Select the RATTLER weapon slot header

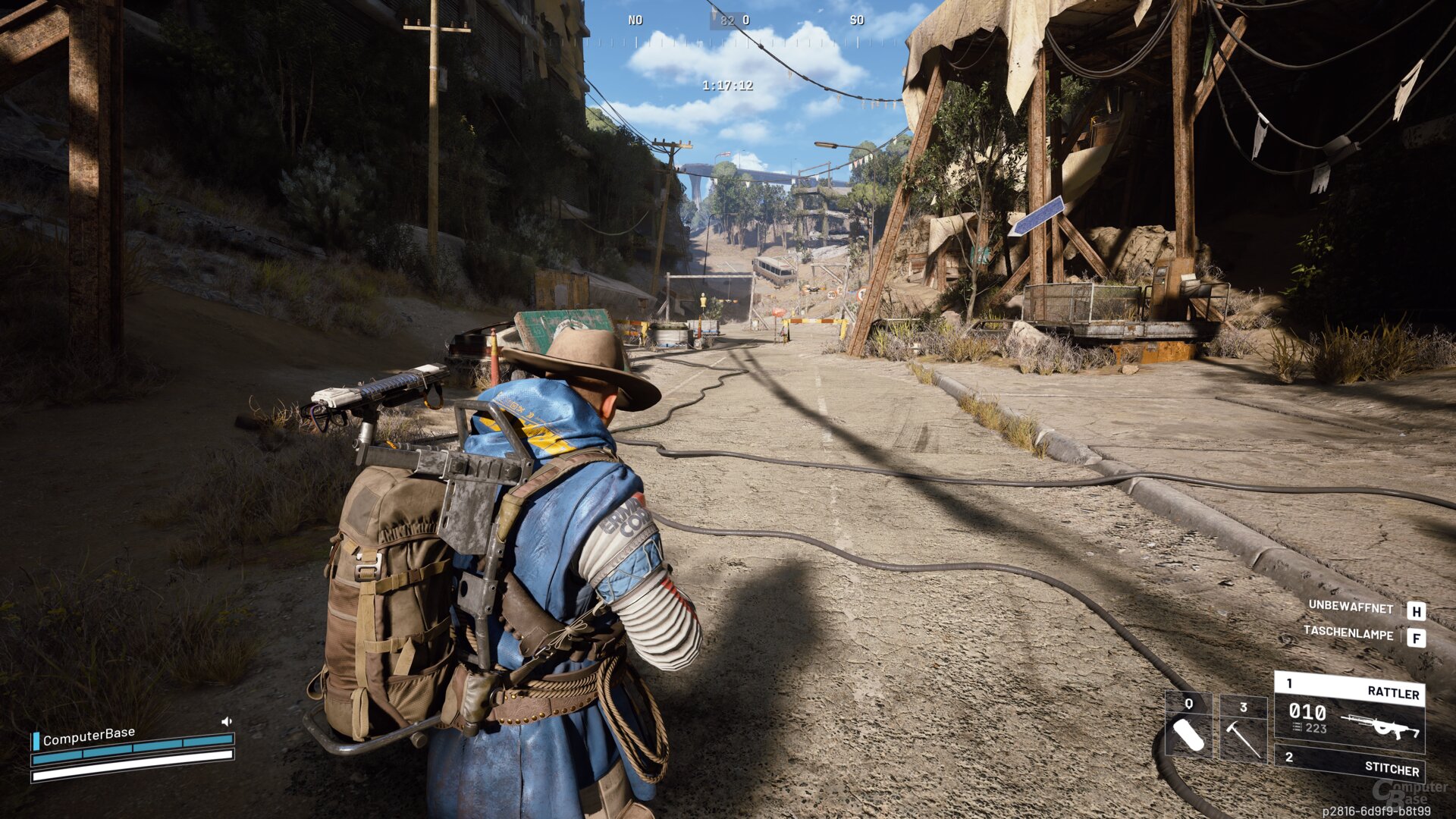[1395, 692]
